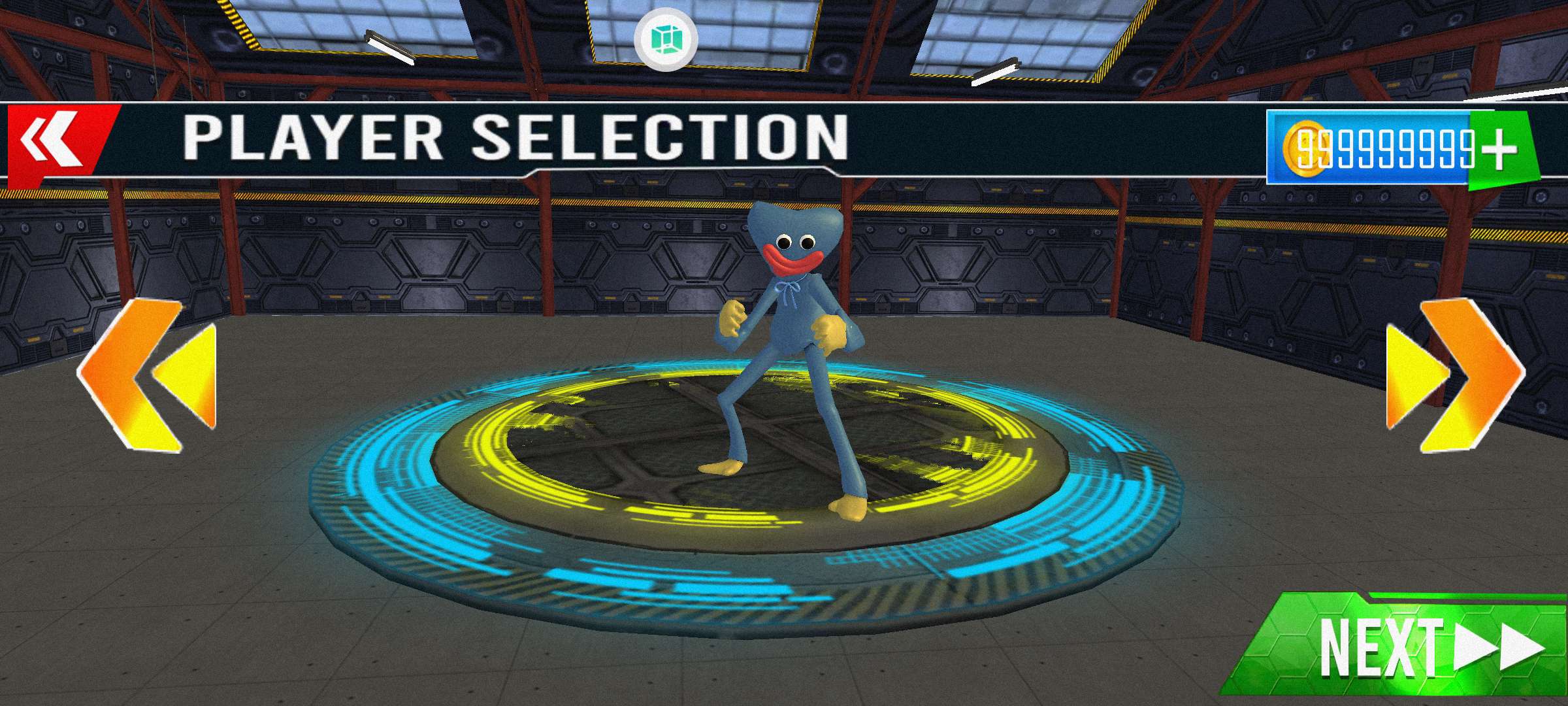Viewport: 1568px width, 706px height.
Task: Show the next player character
Action: pos(1454,376)
